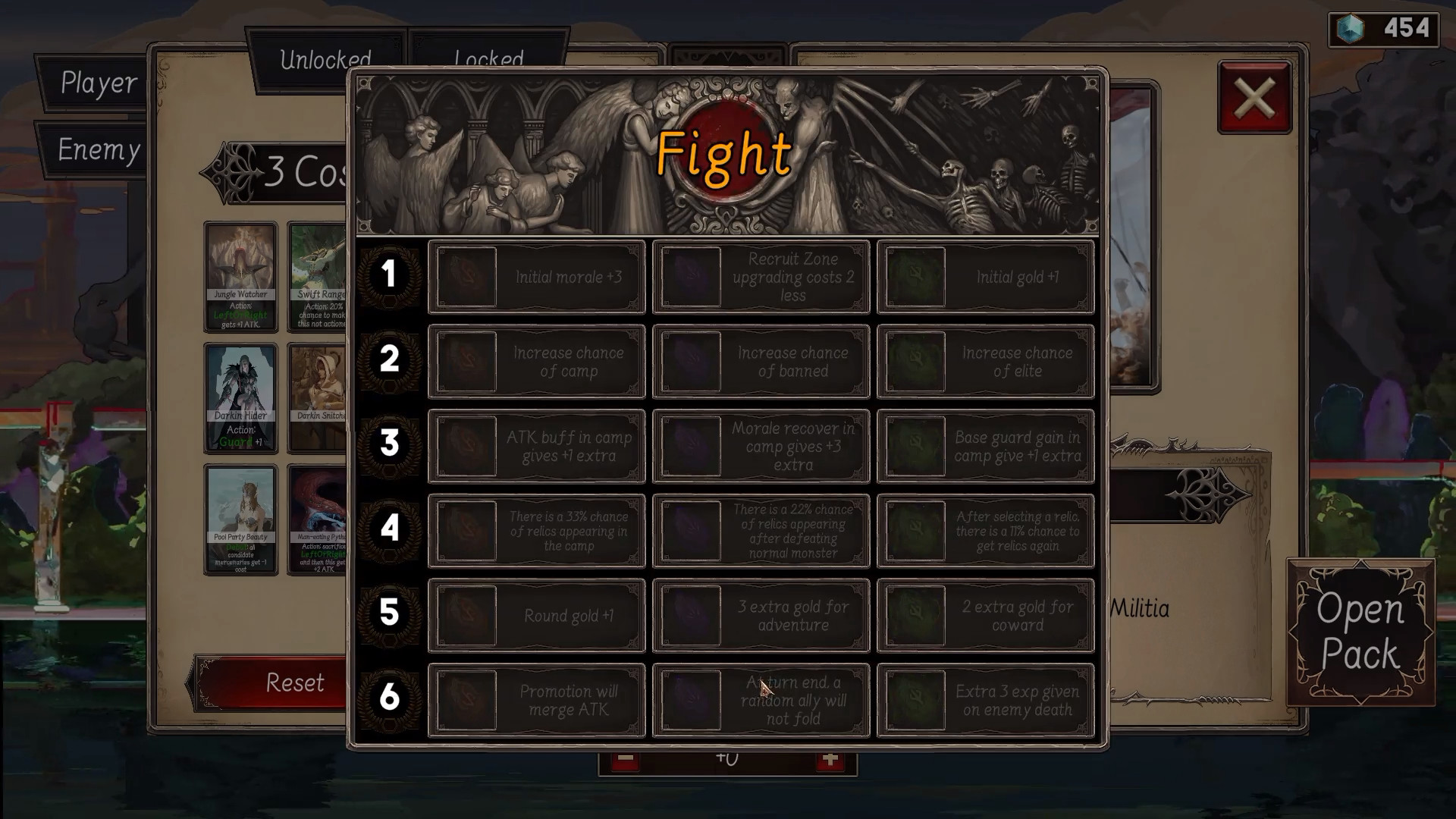Image resolution: width=1456 pixels, height=819 pixels.
Task: Select the Morale recover in camp talent icon
Action: click(x=689, y=446)
